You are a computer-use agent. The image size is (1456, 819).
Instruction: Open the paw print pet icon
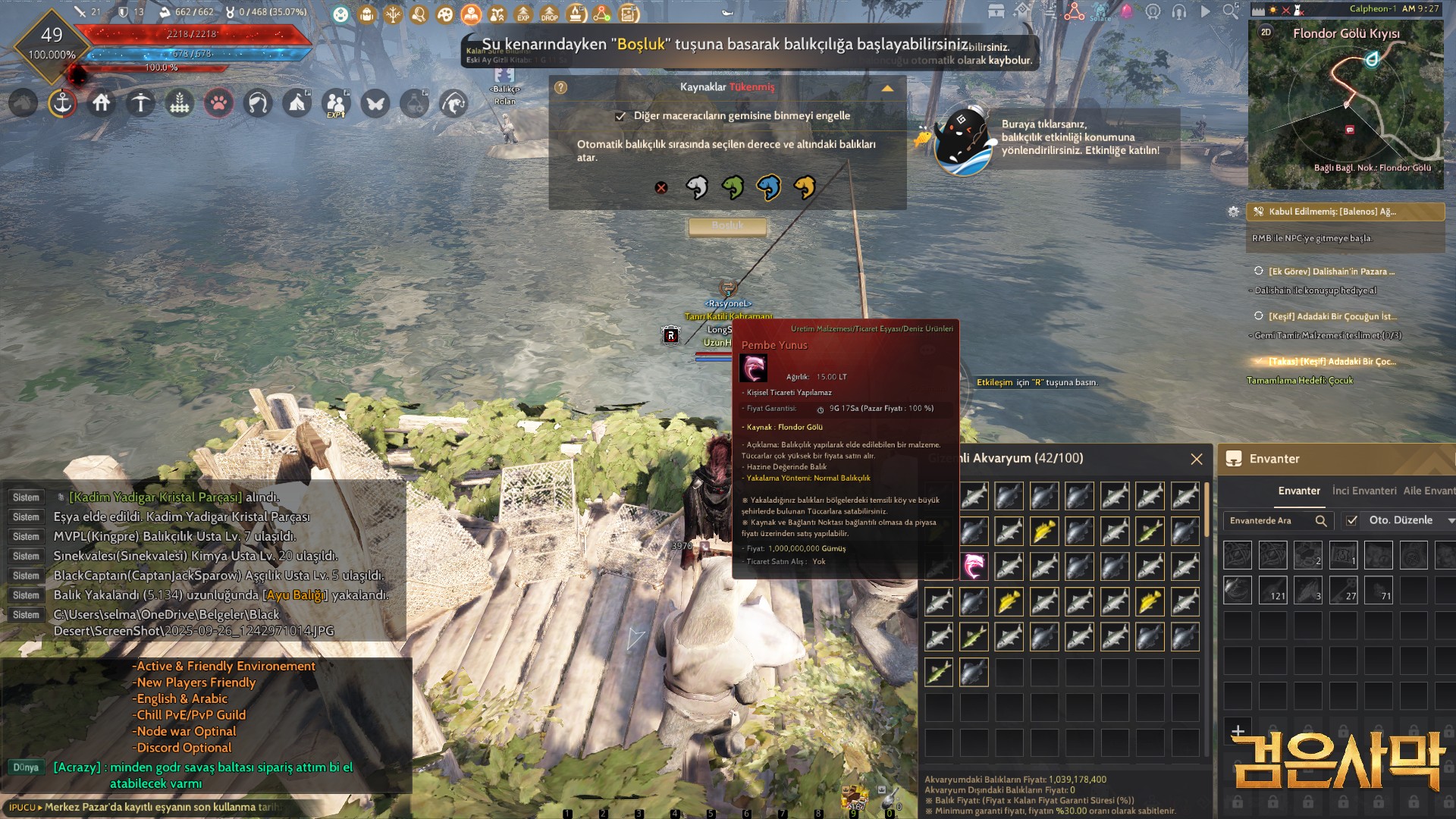point(218,102)
